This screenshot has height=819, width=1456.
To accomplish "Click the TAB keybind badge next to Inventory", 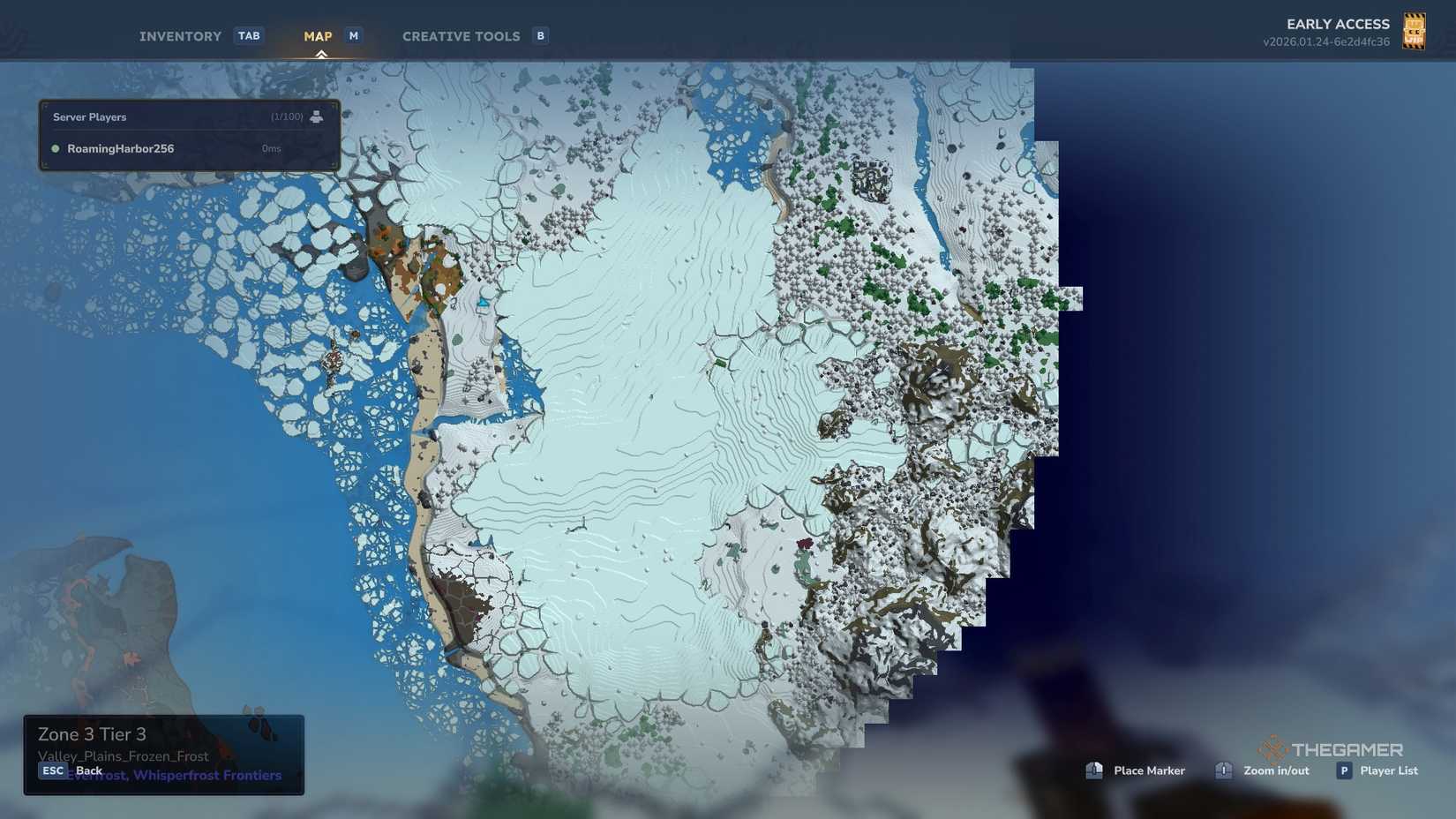I will click(x=249, y=35).
